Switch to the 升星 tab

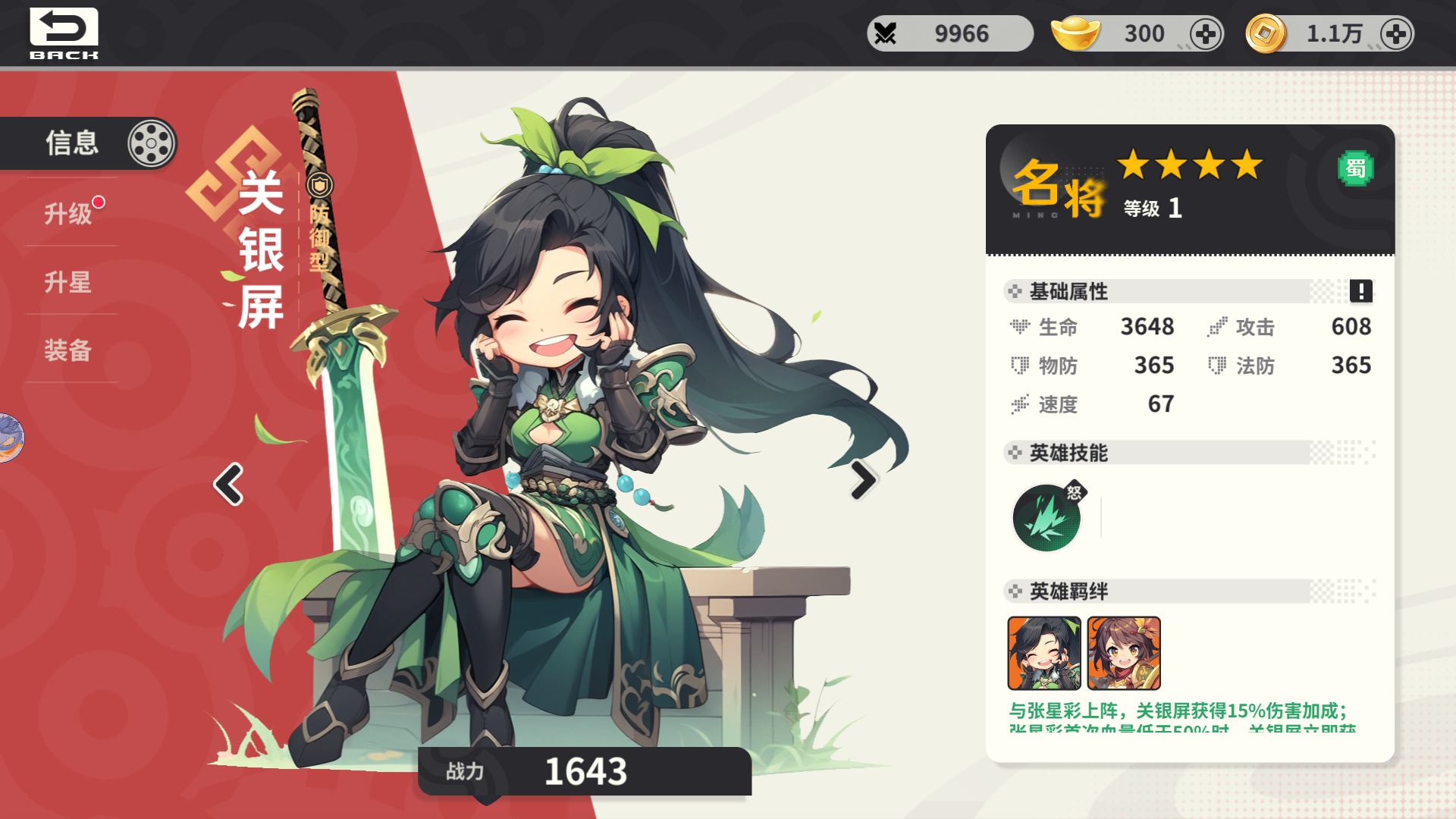[x=67, y=282]
